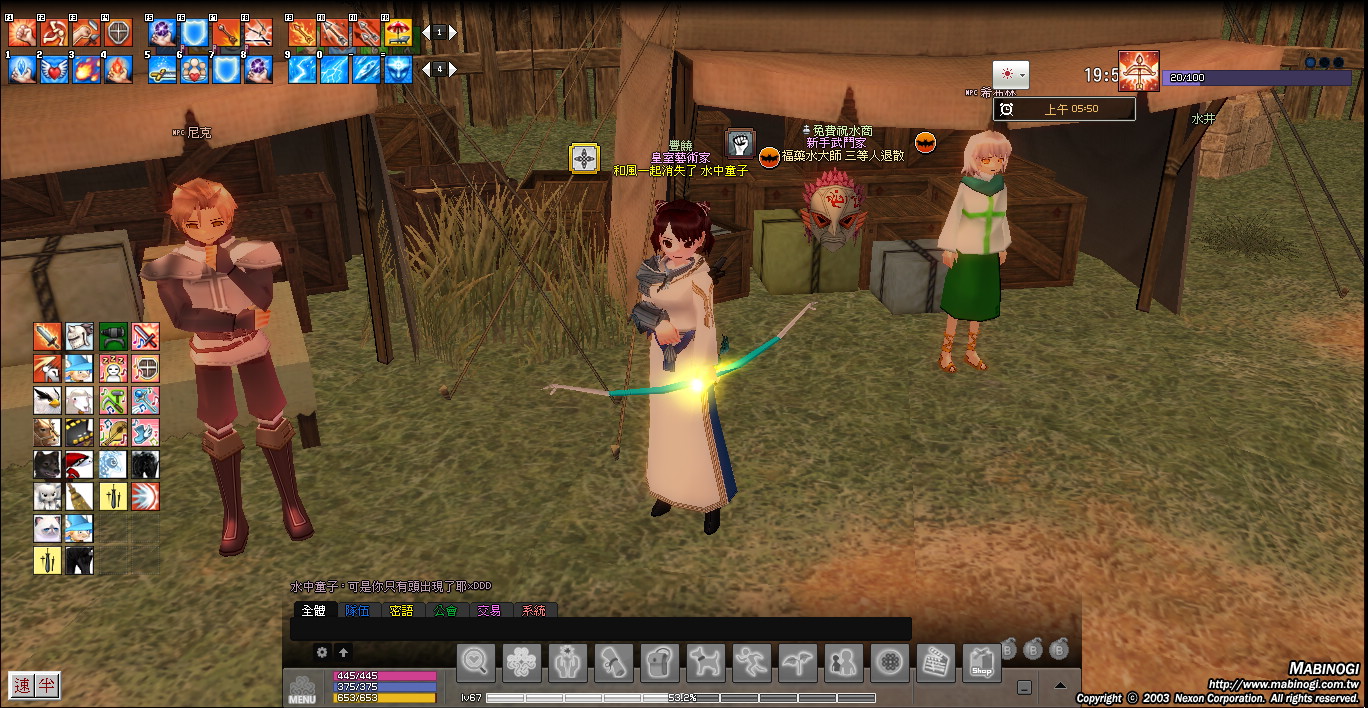Switch to the 全體 chat tab
The width and height of the screenshot is (1368, 708).
(313, 610)
